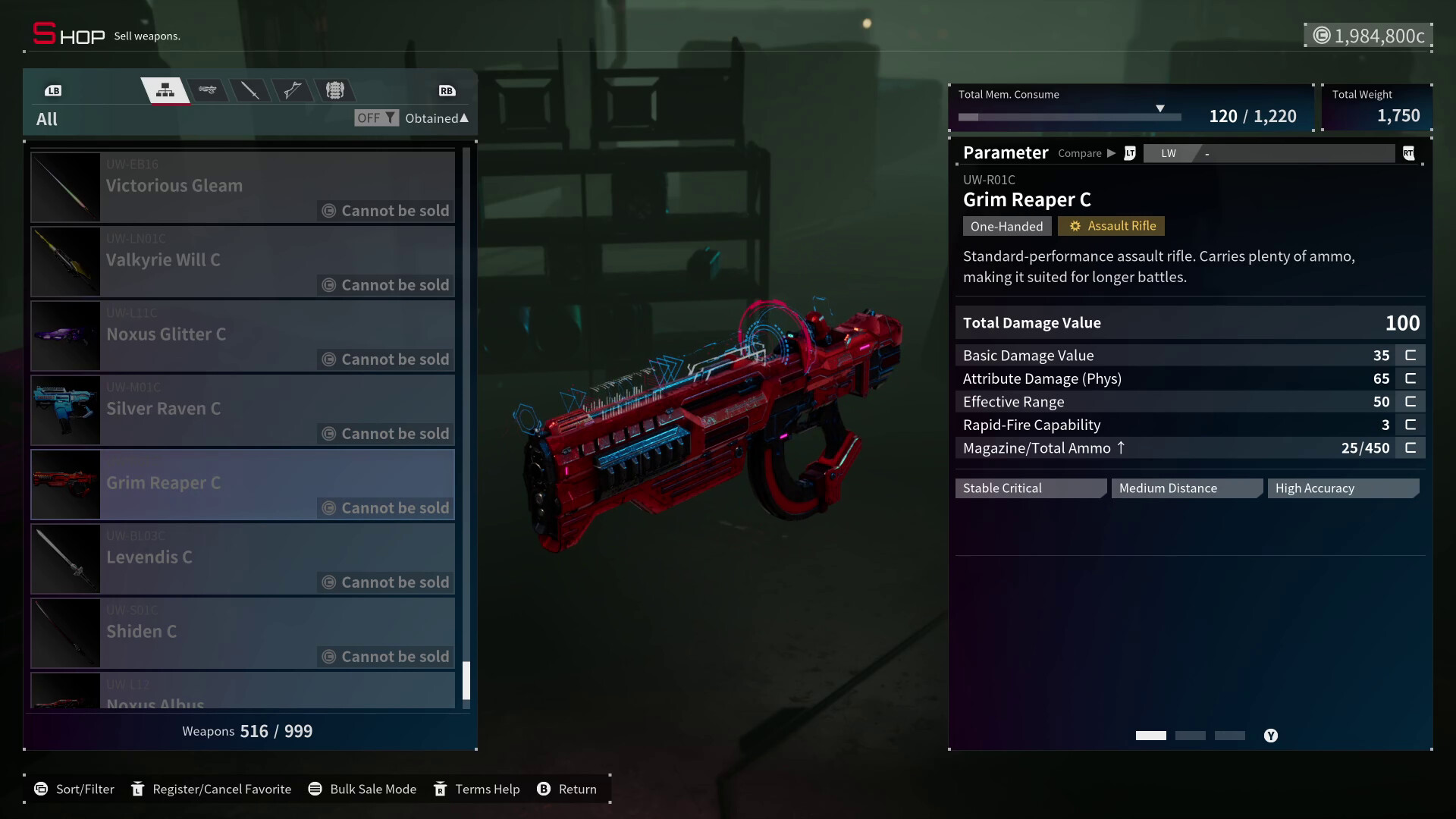Select the Silver Raven C weapon entry

point(243,410)
